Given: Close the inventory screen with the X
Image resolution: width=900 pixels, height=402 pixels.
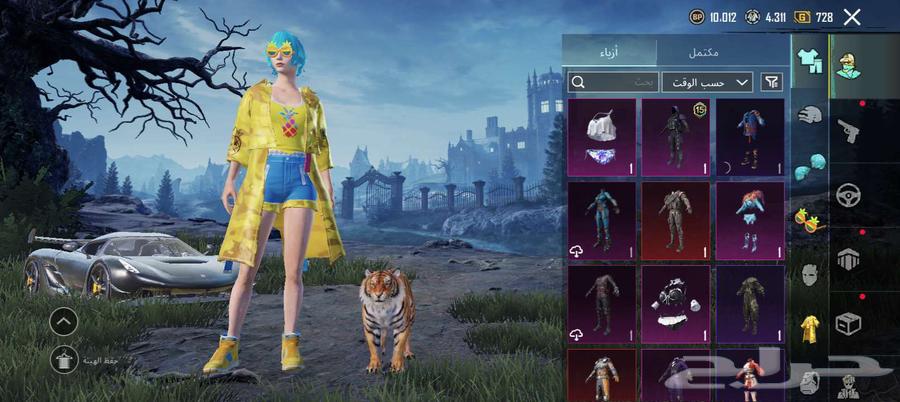Looking at the screenshot, I should (852, 17).
